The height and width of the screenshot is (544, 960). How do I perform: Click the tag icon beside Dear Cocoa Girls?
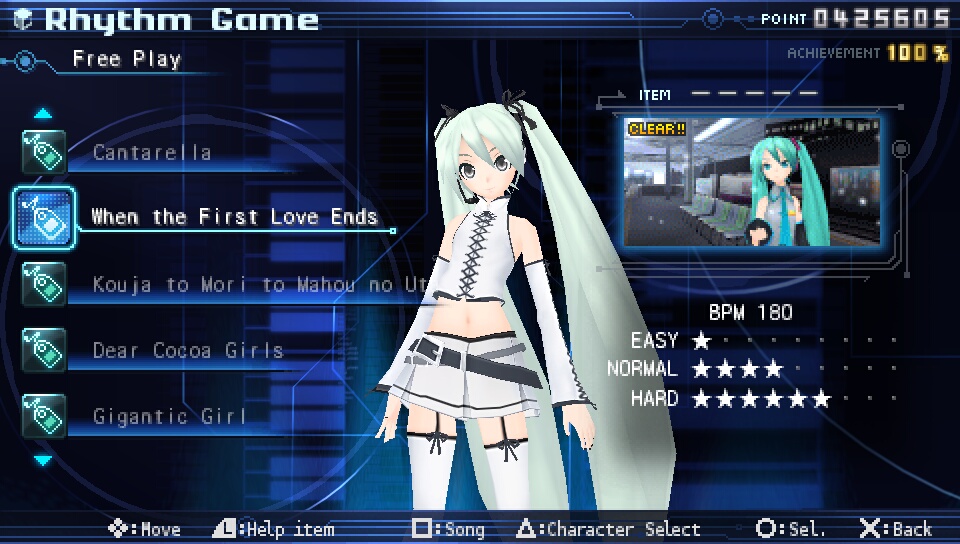44,350
